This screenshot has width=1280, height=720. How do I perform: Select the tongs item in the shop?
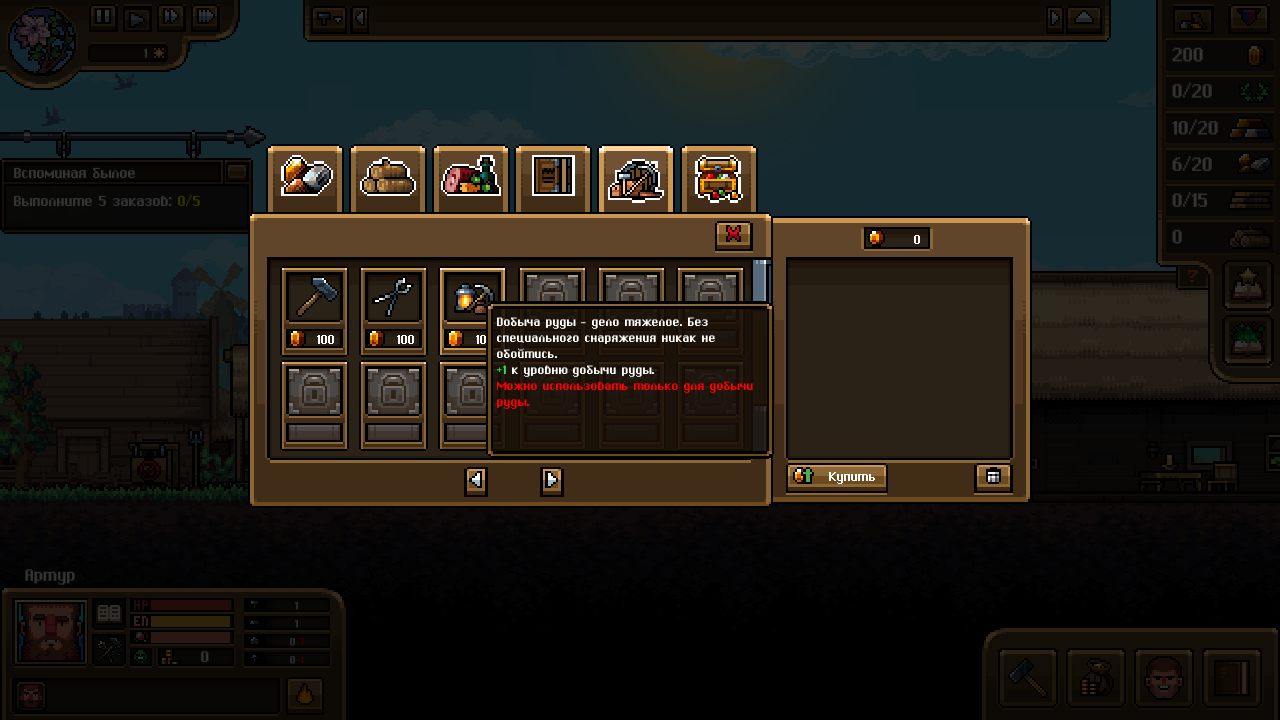393,298
